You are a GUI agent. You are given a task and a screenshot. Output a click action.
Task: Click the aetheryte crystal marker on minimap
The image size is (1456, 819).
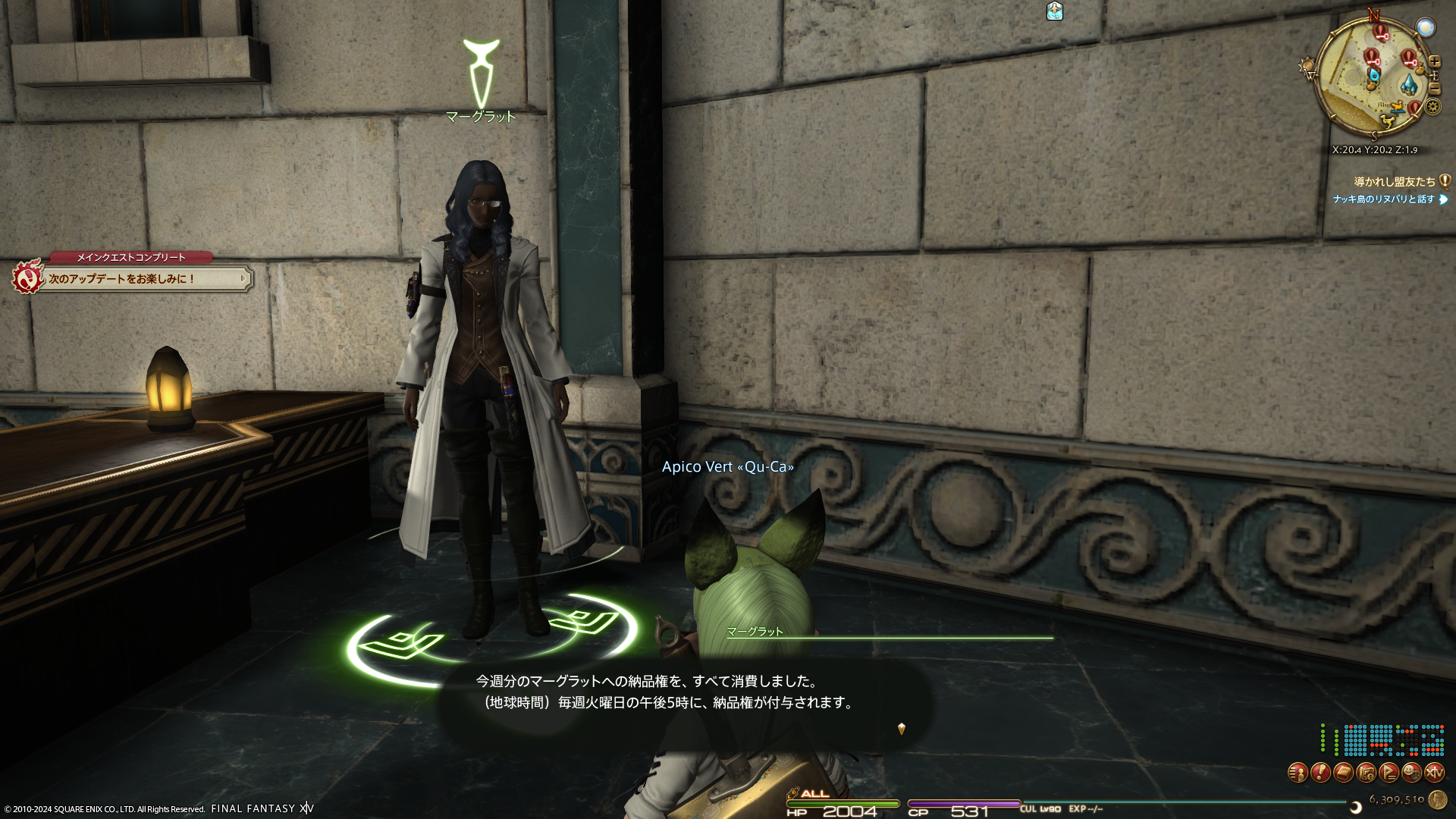click(1409, 84)
